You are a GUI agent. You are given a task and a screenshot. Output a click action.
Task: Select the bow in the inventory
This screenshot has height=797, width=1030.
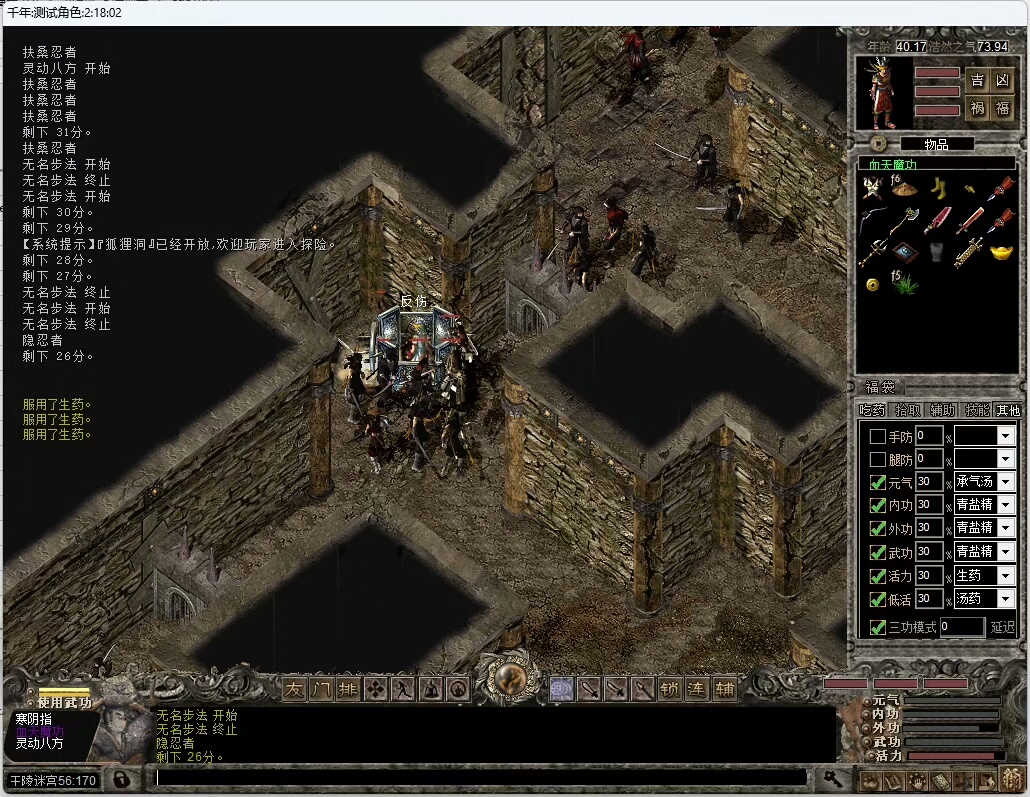[873, 220]
